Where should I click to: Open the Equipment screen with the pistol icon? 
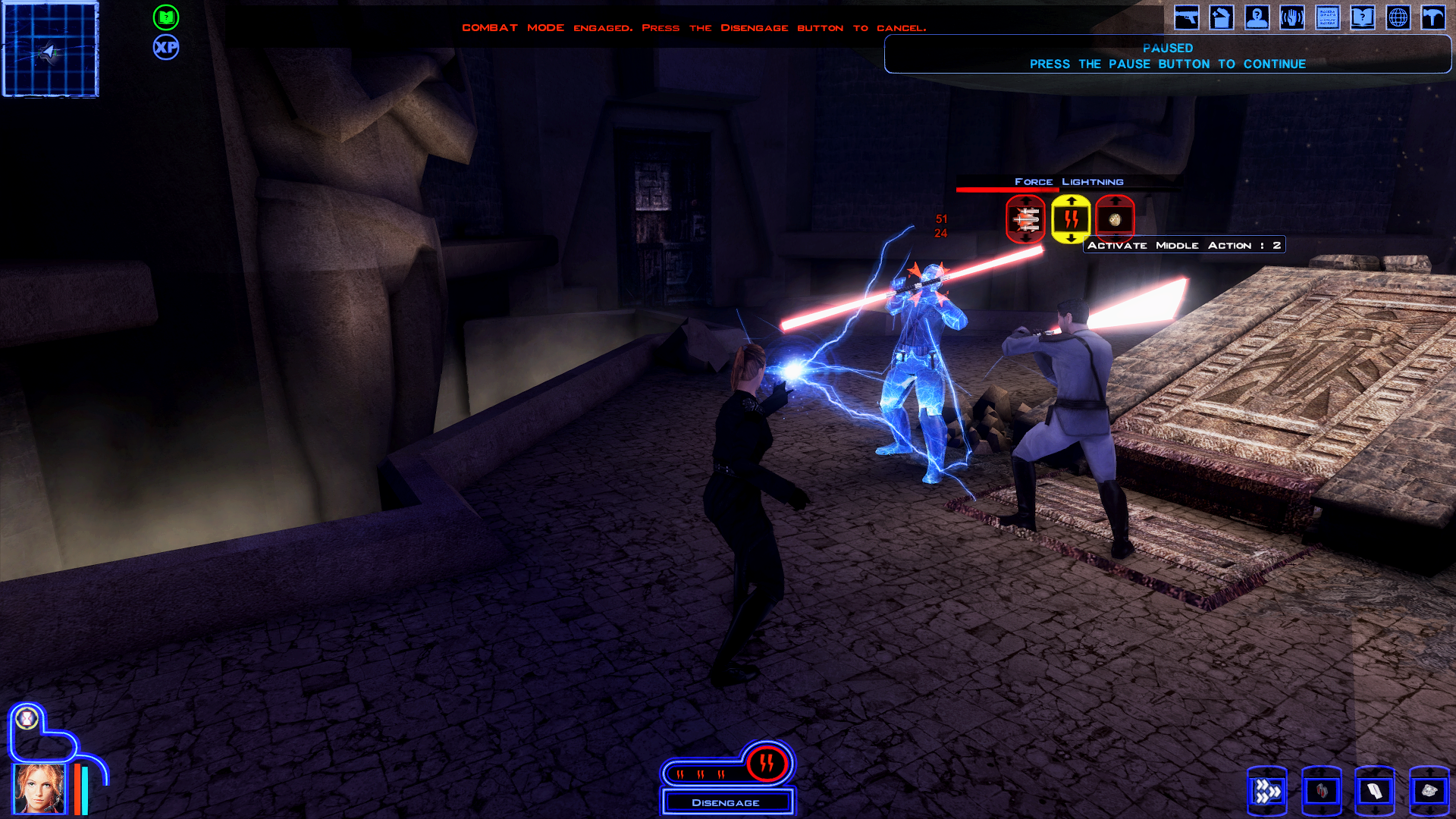[x=1186, y=17]
